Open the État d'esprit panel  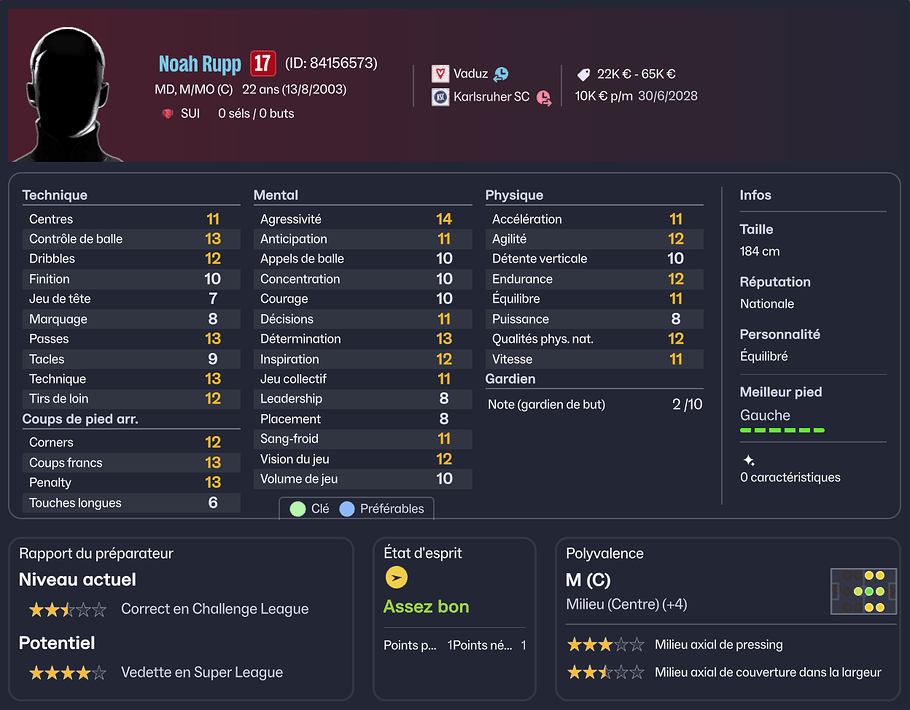point(423,553)
